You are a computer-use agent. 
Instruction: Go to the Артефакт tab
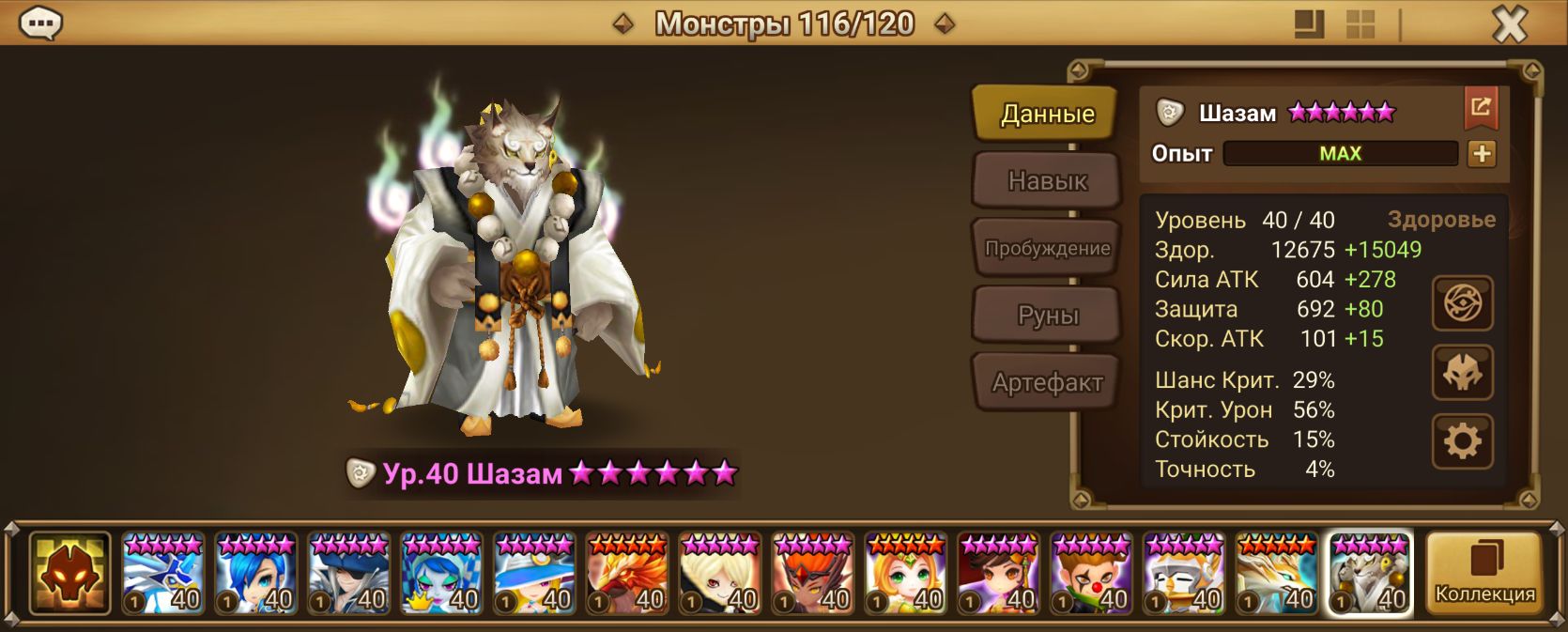coord(1046,382)
